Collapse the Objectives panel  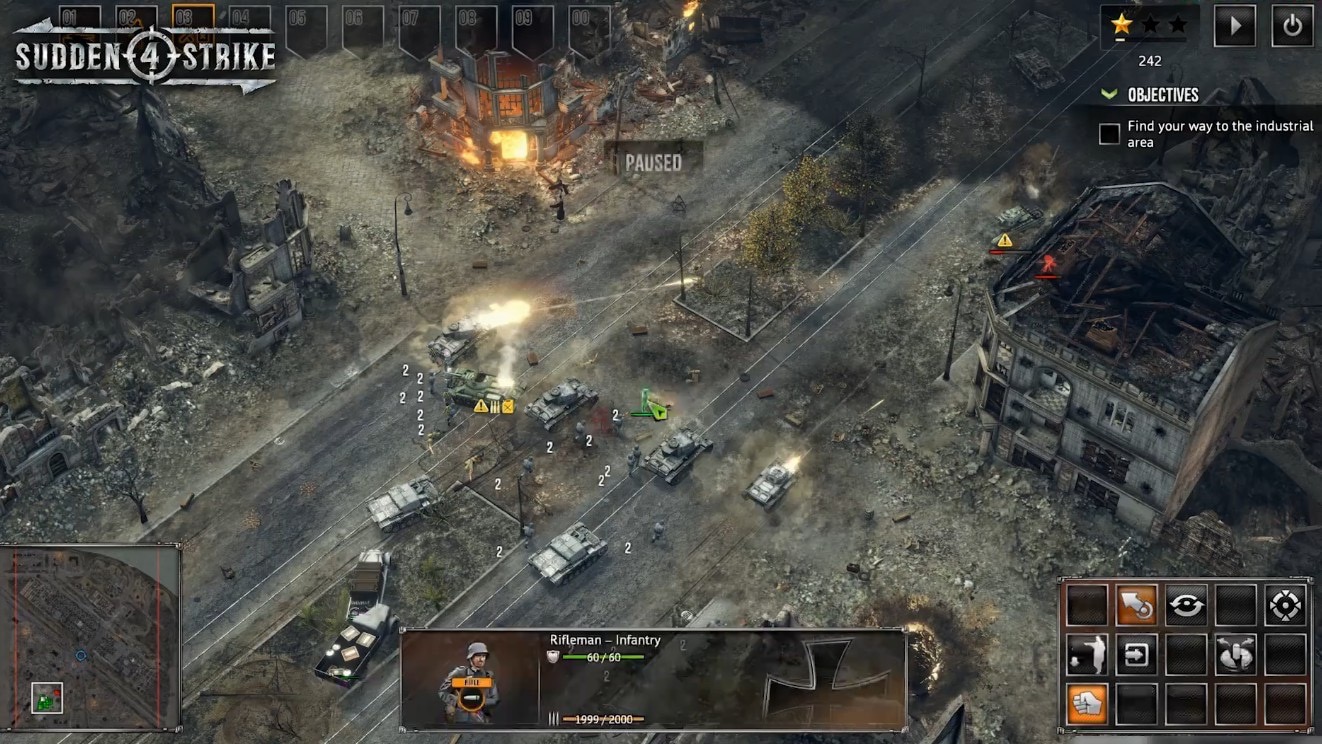(x=1108, y=94)
